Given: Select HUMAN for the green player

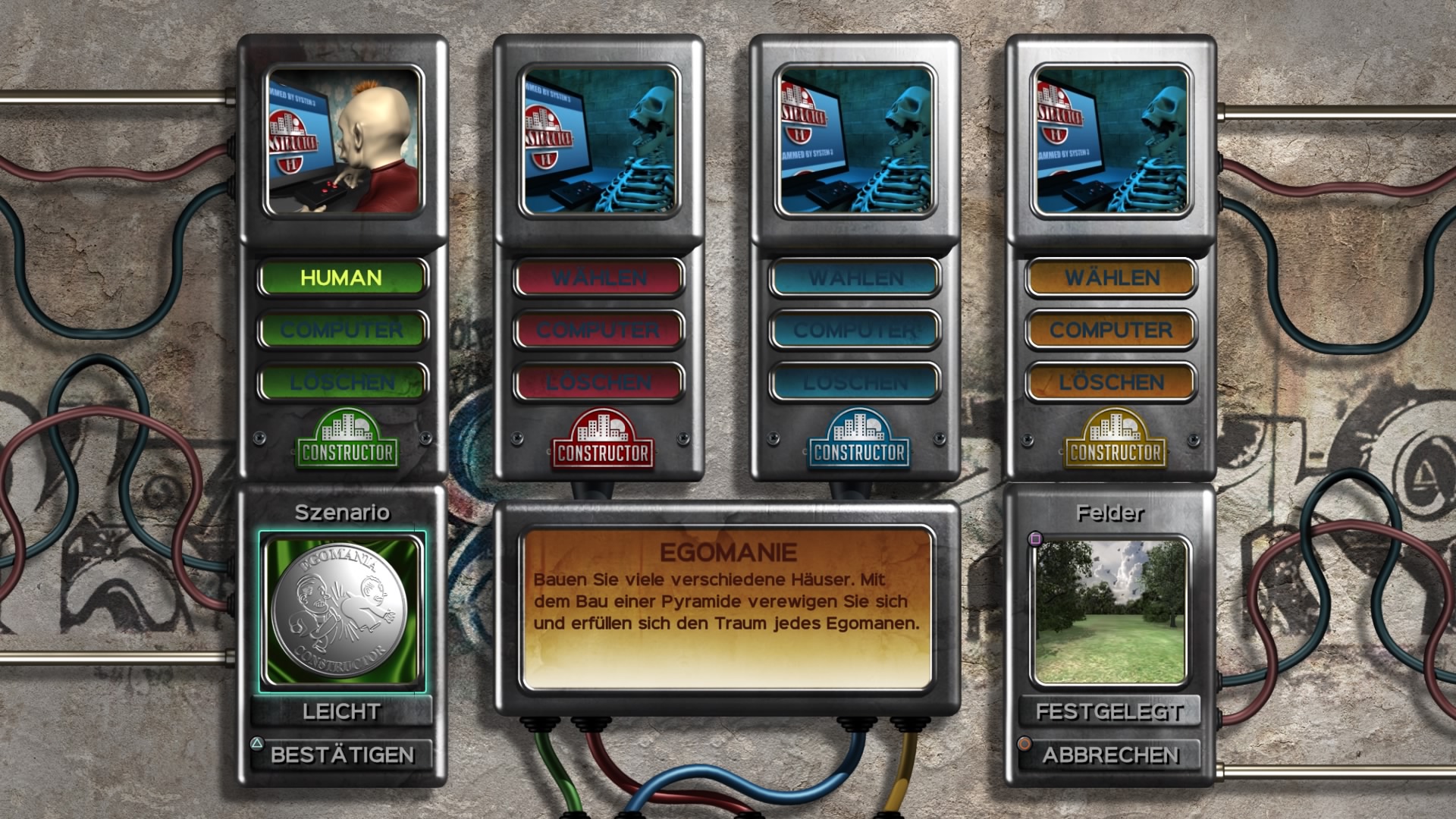Looking at the screenshot, I should click(342, 278).
